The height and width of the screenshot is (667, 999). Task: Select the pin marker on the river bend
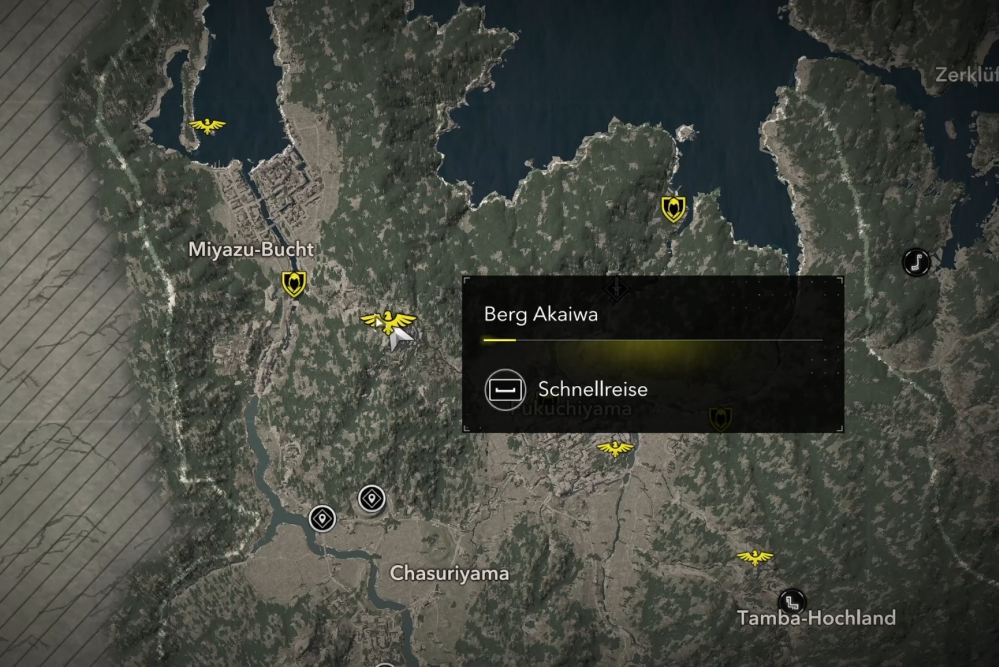(x=321, y=518)
